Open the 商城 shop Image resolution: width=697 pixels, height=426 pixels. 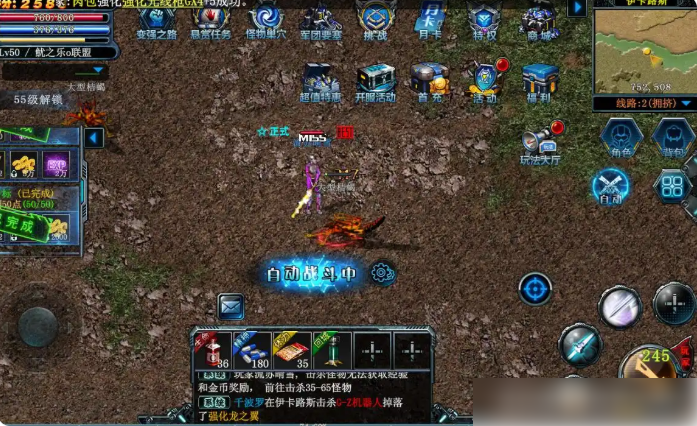(x=539, y=19)
